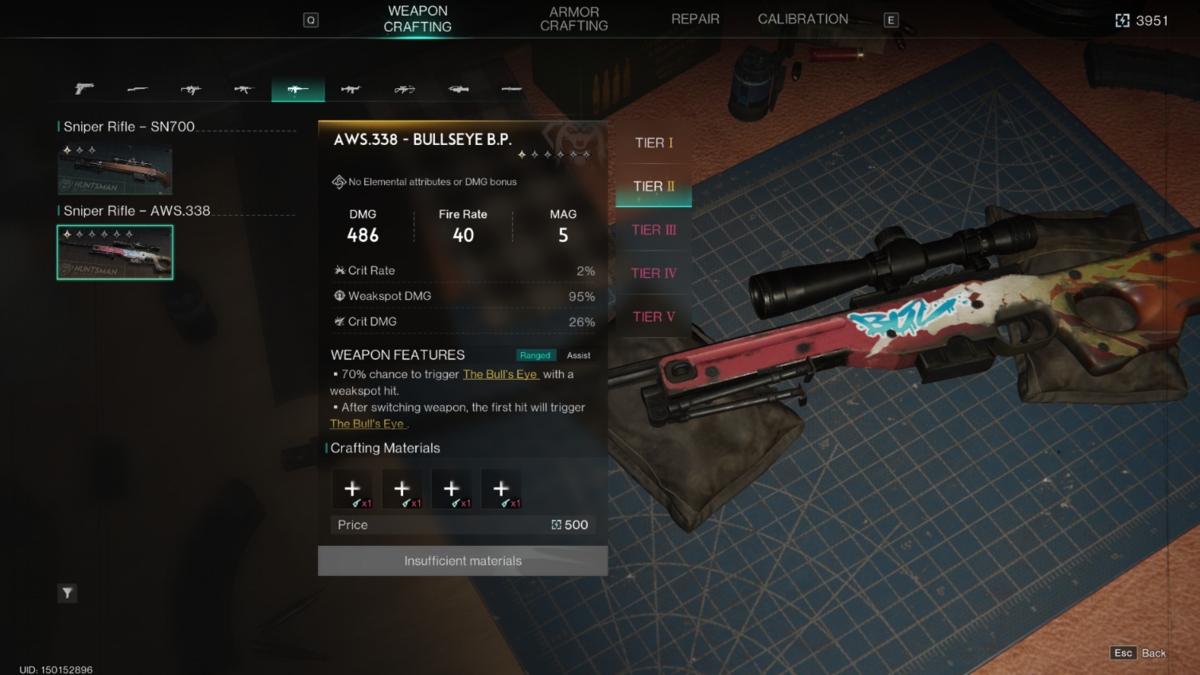1200x675 pixels.
Task: Select the Weapon Crafting tab
Action: pyautogui.click(x=418, y=19)
